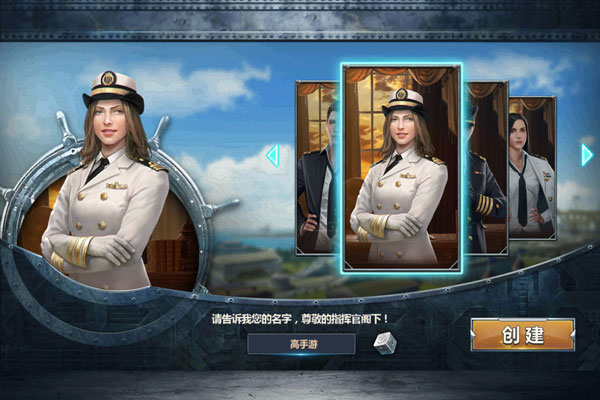The image size is (600, 400).
Task: Click the 创建 create button
Action: tap(523, 335)
